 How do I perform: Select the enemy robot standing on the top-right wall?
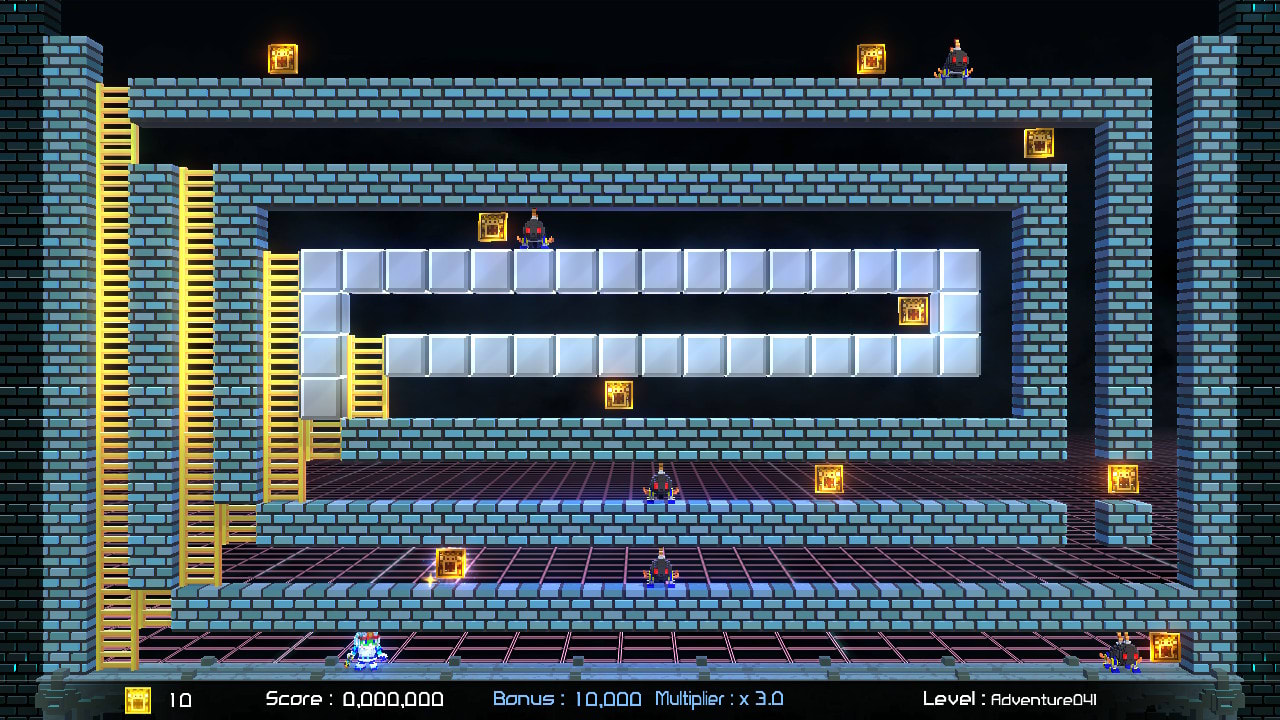click(955, 60)
